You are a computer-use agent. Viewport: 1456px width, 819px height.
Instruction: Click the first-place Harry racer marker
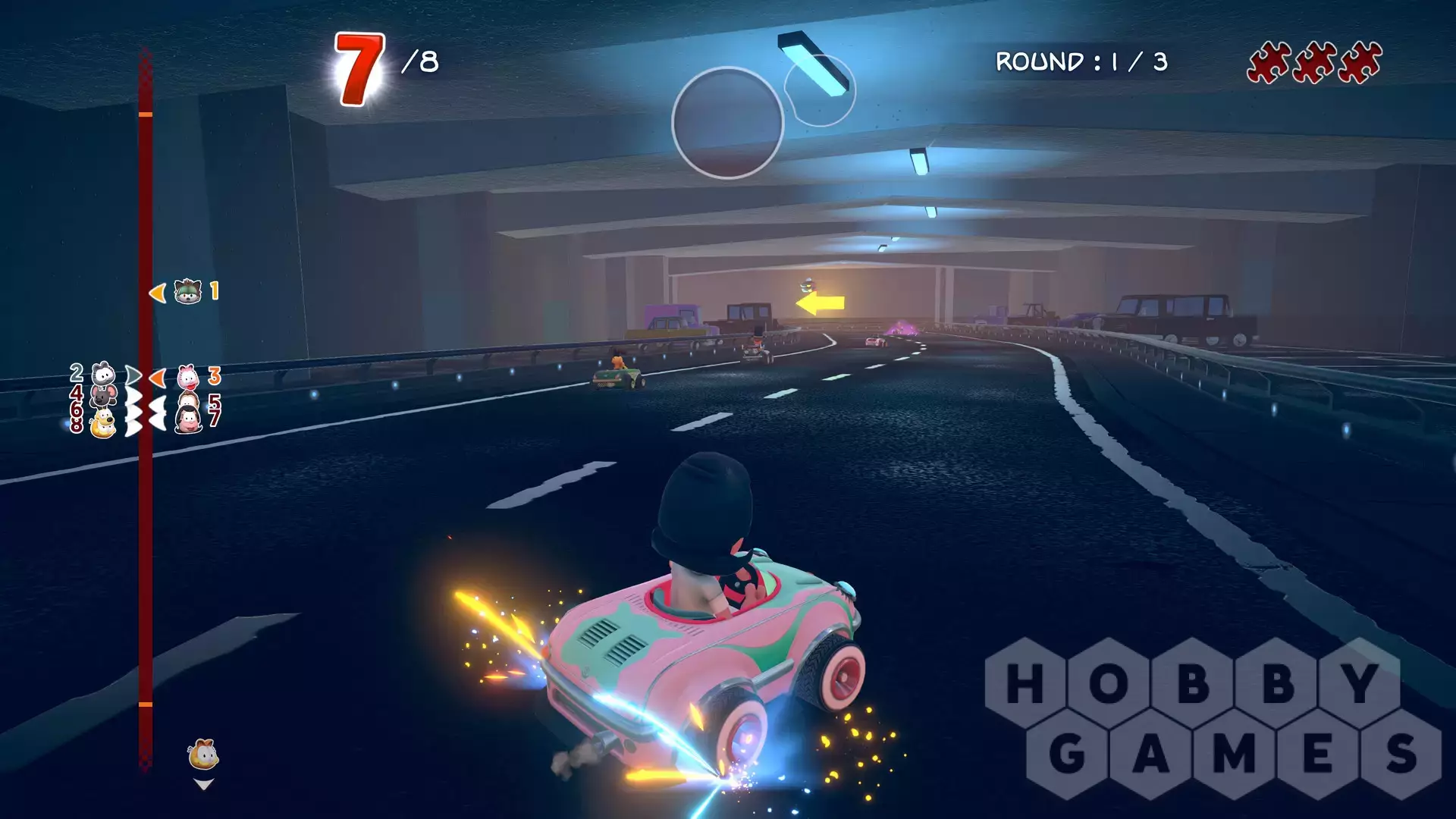[x=187, y=291]
